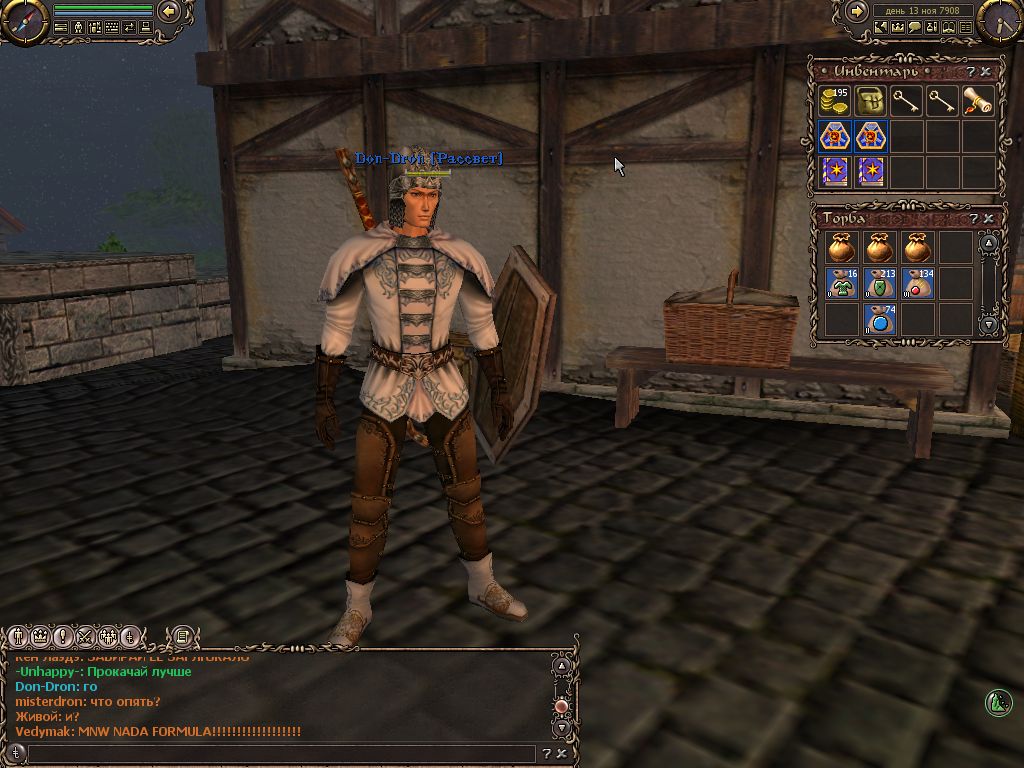The image size is (1024, 768).
Task: Select the rolled scroll in inventory
Action: tap(978, 102)
